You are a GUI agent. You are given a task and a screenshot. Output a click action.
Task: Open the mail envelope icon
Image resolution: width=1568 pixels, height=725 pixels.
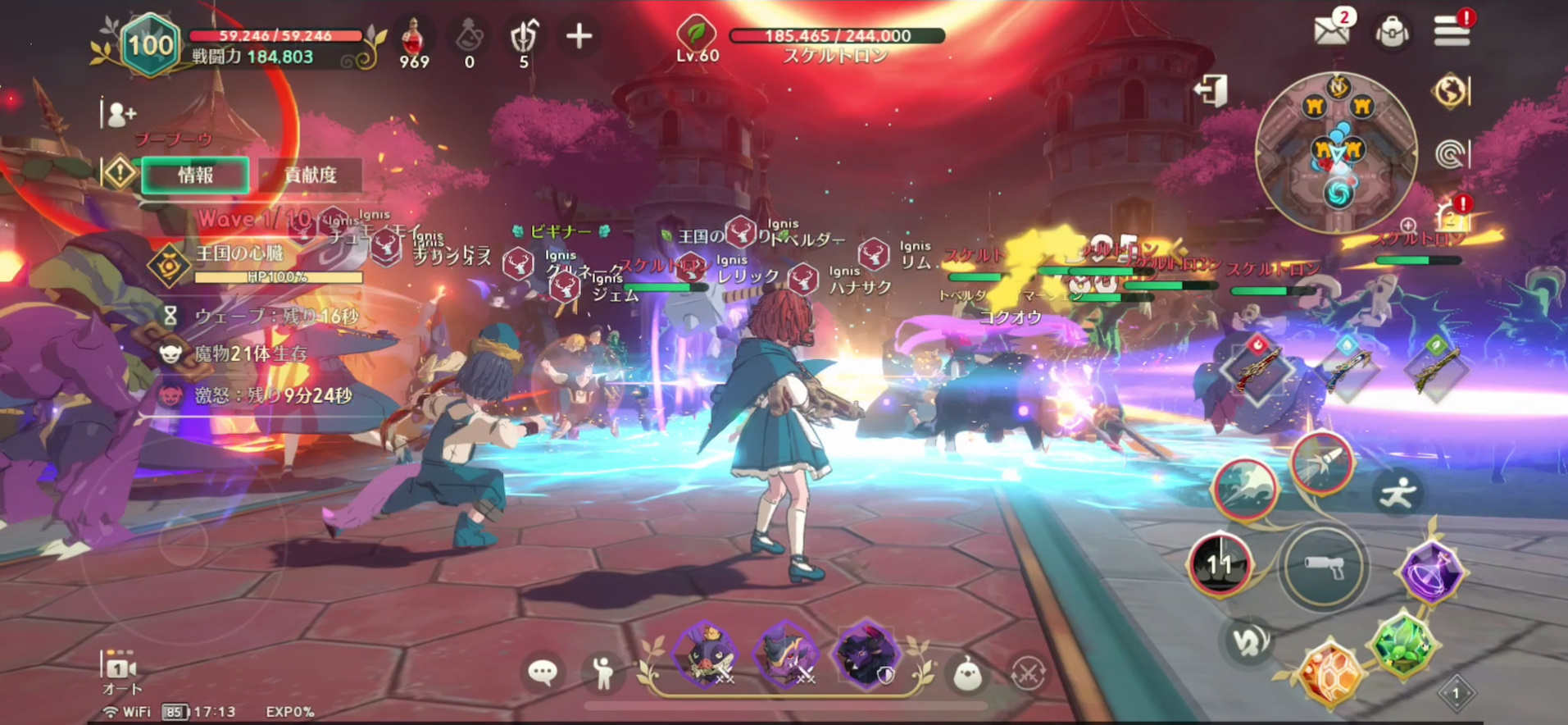pos(1332,32)
